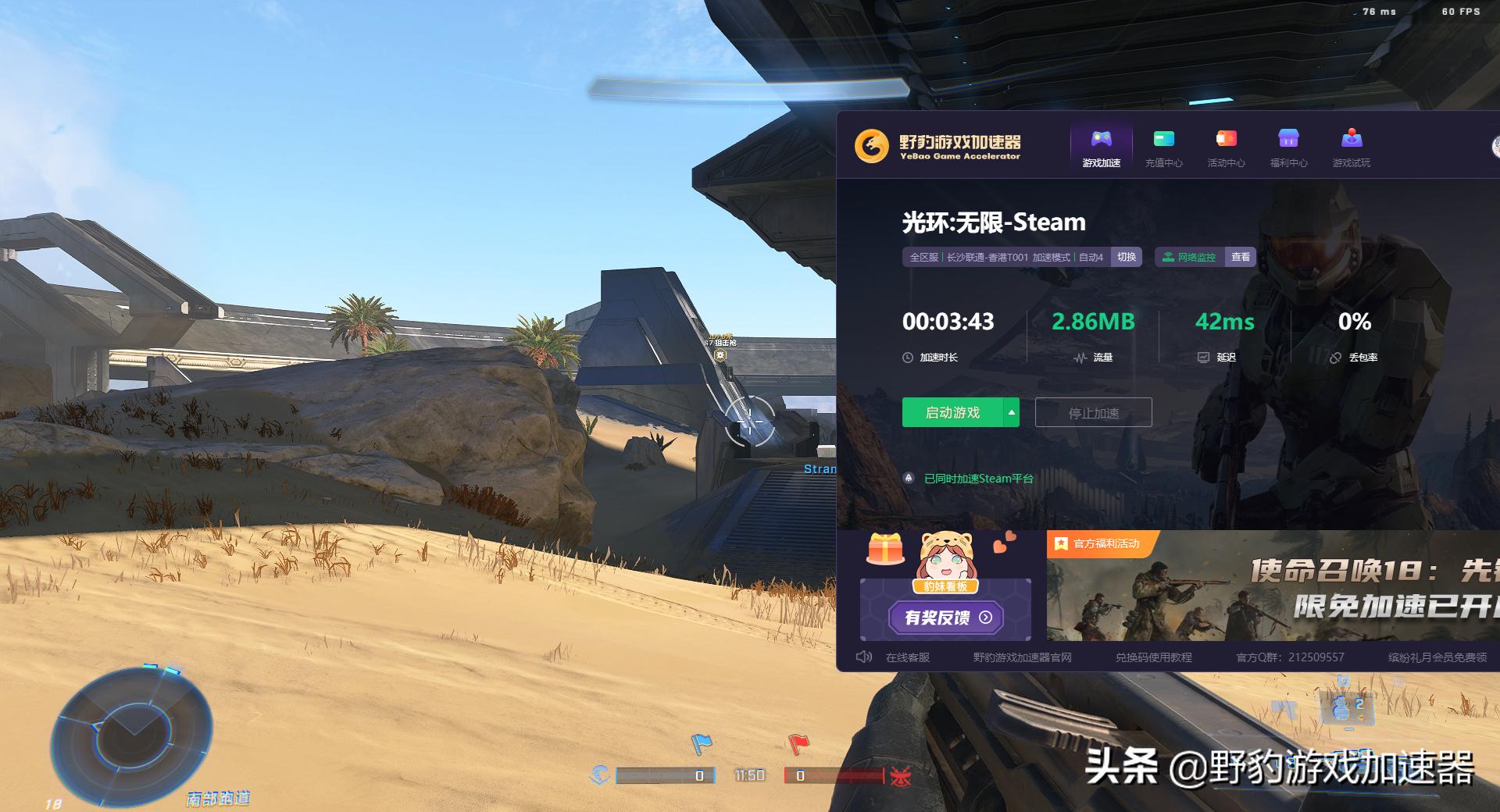Click 停止加速 to stop acceleration

1093,412
